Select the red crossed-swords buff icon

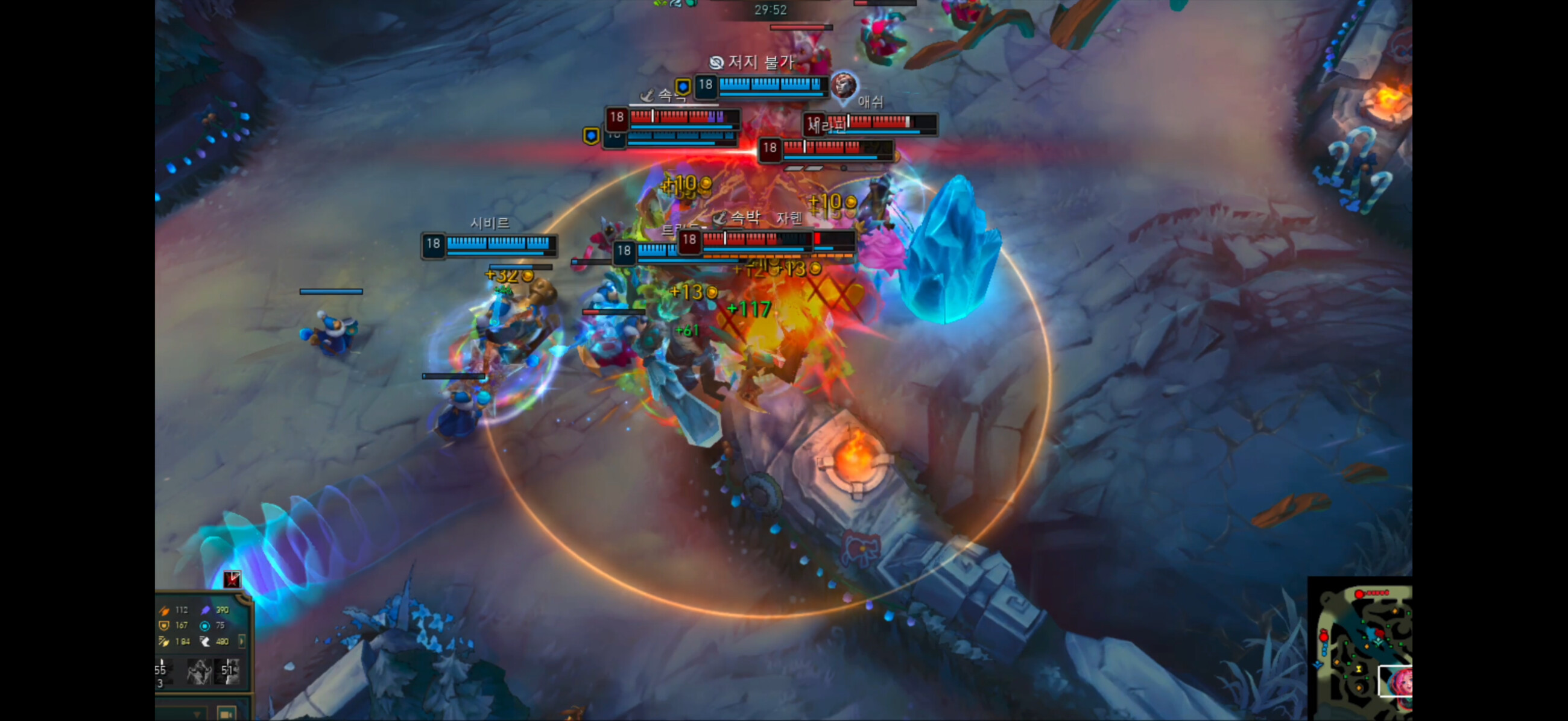232,579
